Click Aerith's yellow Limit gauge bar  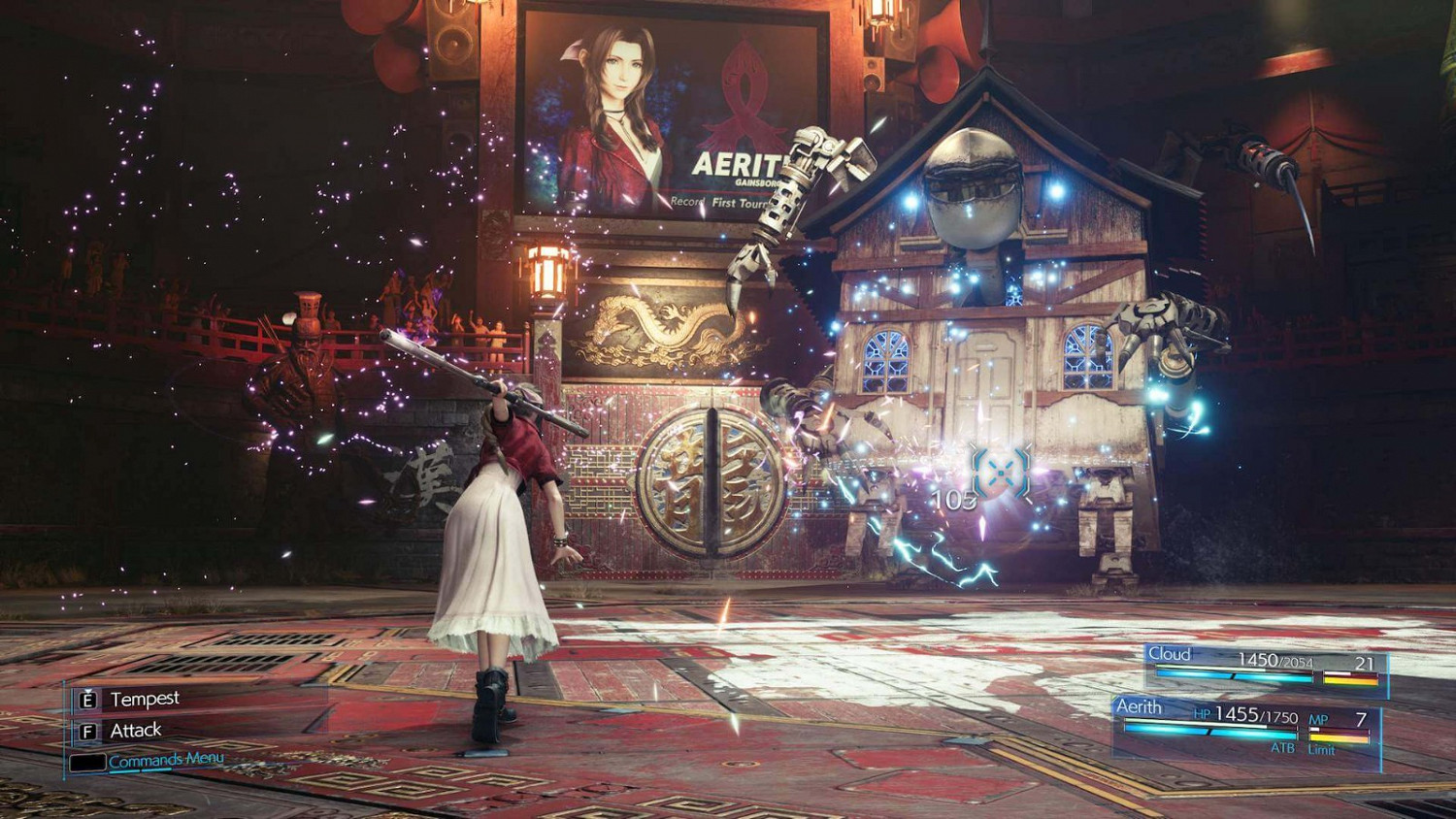tap(1340, 737)
